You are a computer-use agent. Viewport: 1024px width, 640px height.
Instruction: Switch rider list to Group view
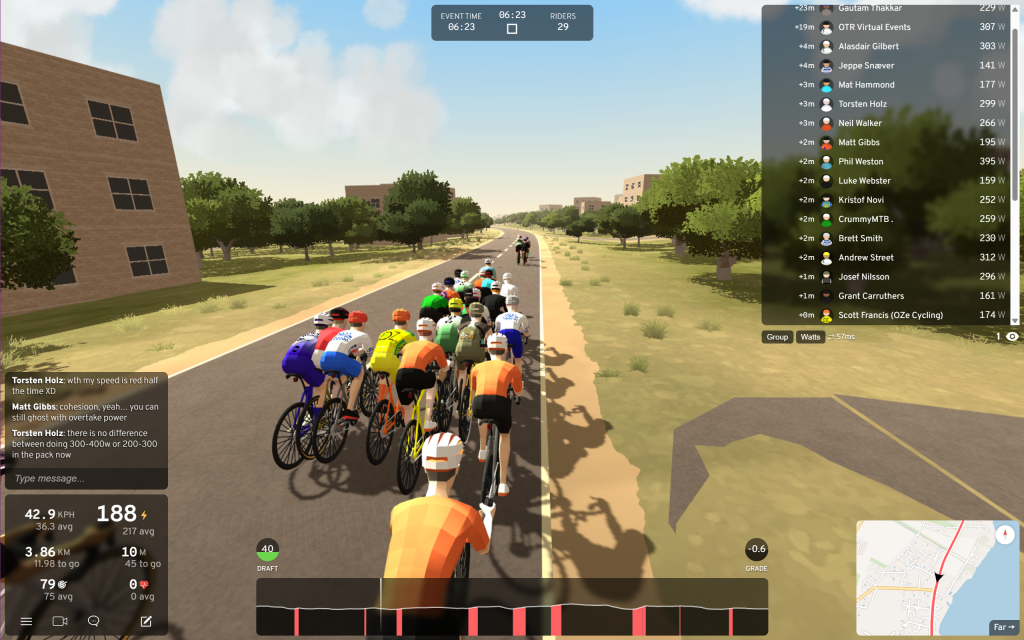777,337
